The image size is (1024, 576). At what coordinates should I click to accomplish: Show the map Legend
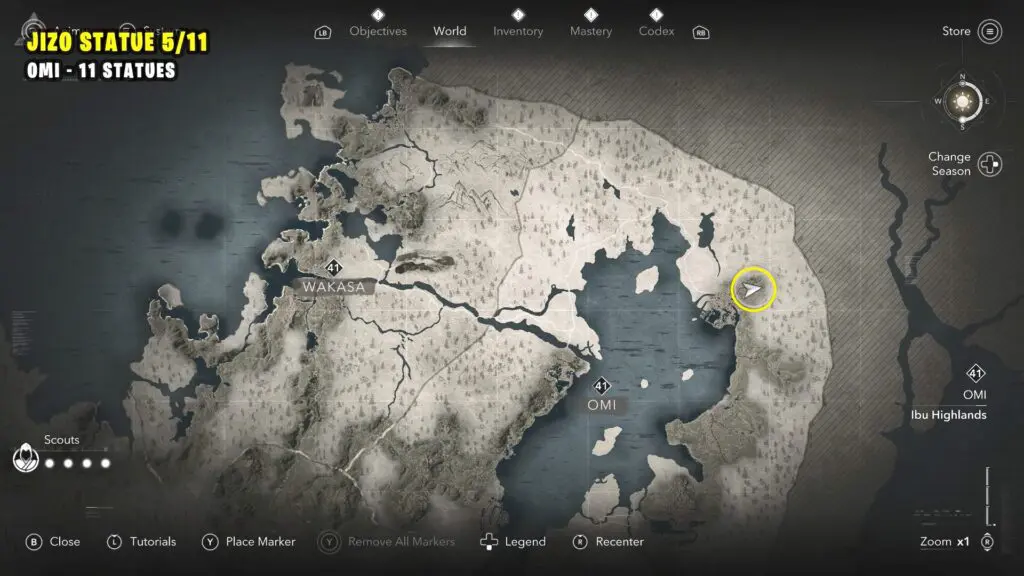(514, 542)
